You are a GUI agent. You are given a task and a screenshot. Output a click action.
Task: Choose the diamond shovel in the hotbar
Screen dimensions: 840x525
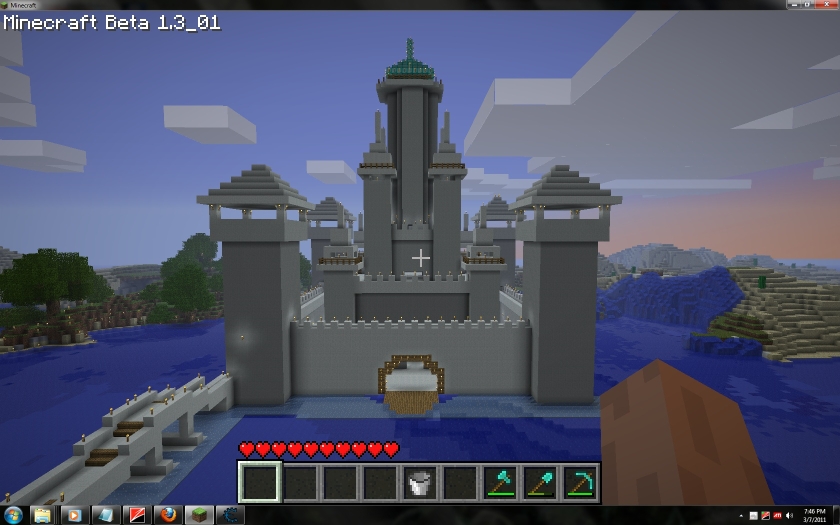539,483
